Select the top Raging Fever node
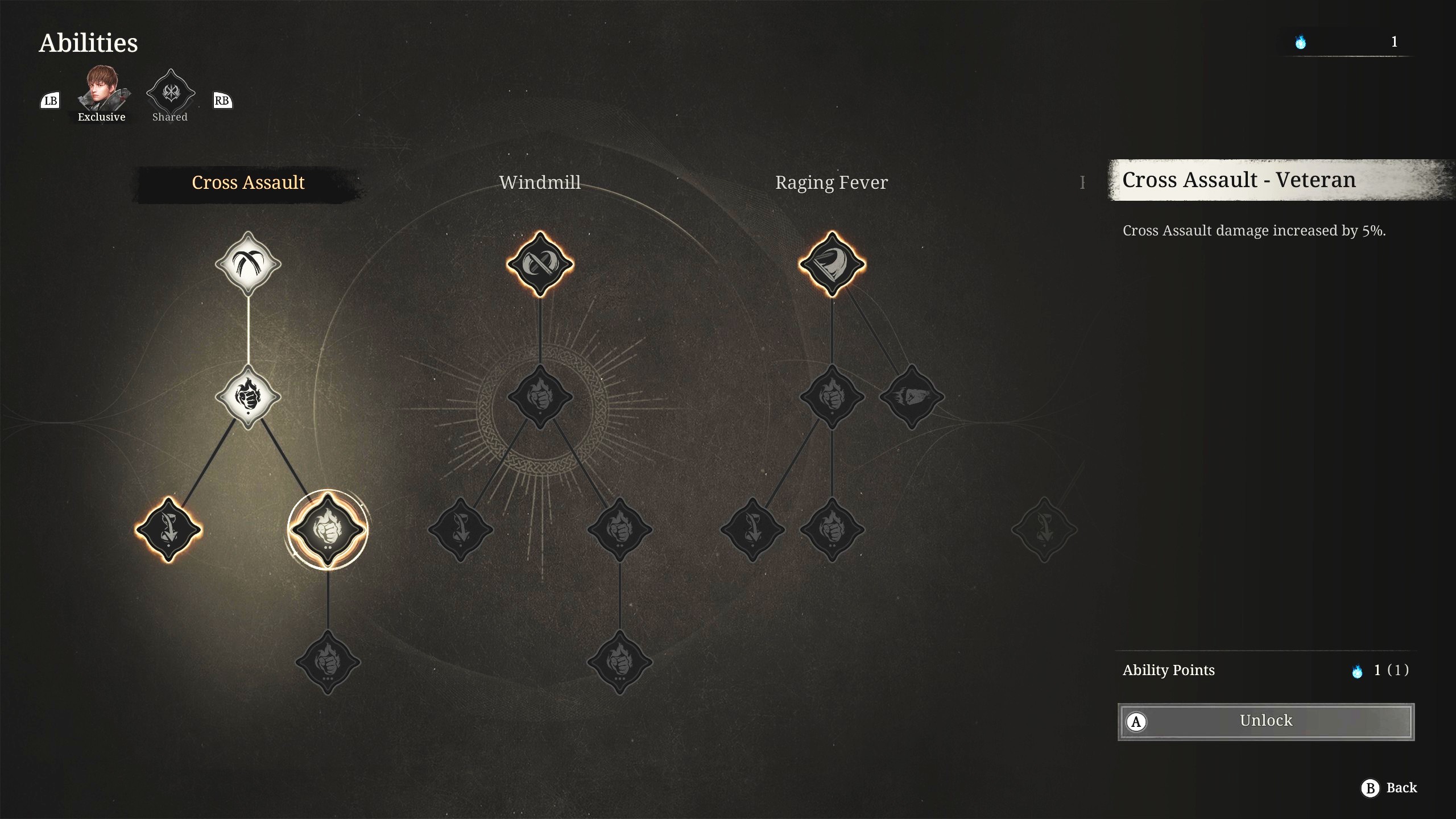 coord(832,264)
